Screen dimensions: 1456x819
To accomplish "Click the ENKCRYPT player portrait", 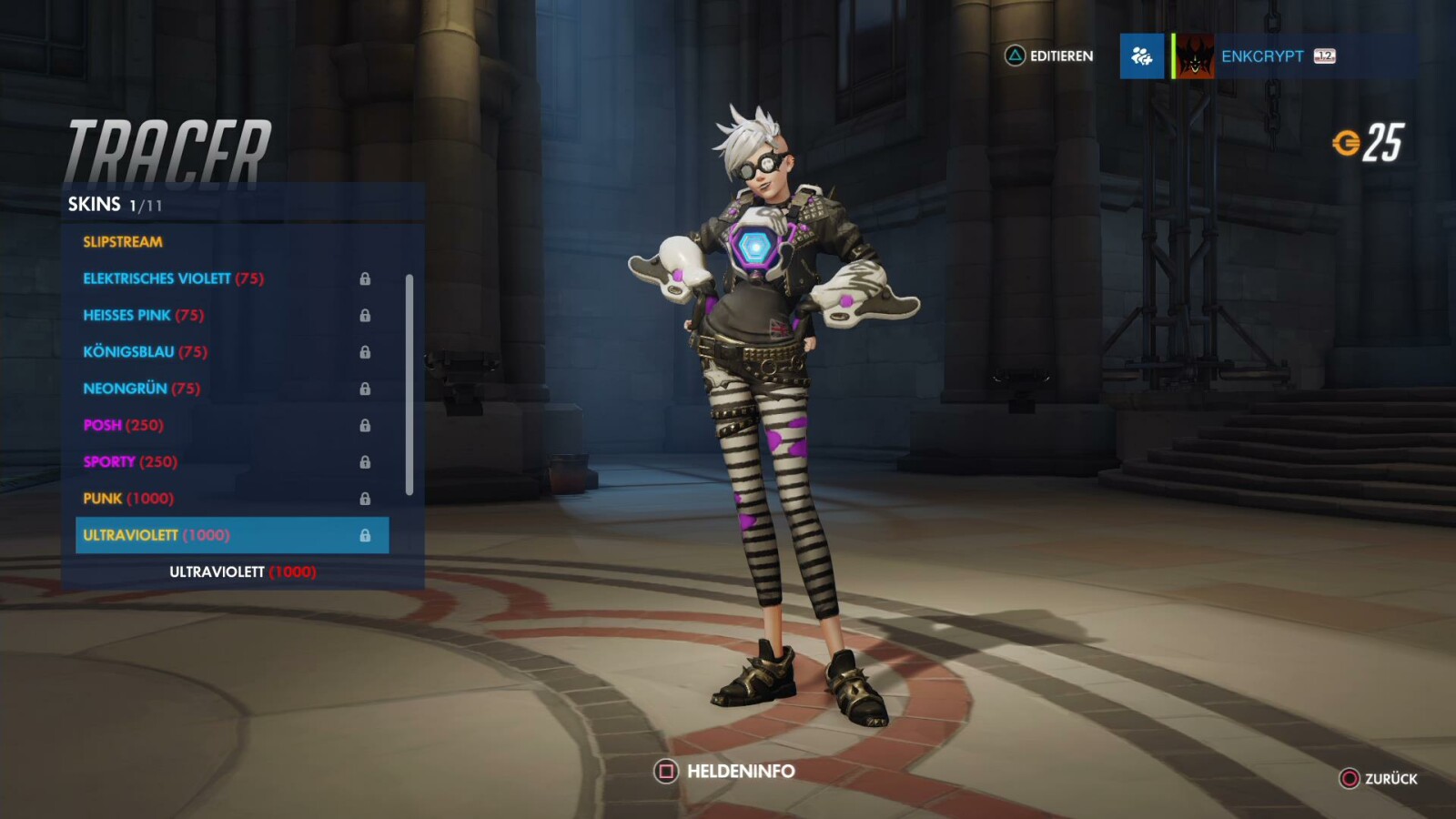I will [x=1194, y=56].
